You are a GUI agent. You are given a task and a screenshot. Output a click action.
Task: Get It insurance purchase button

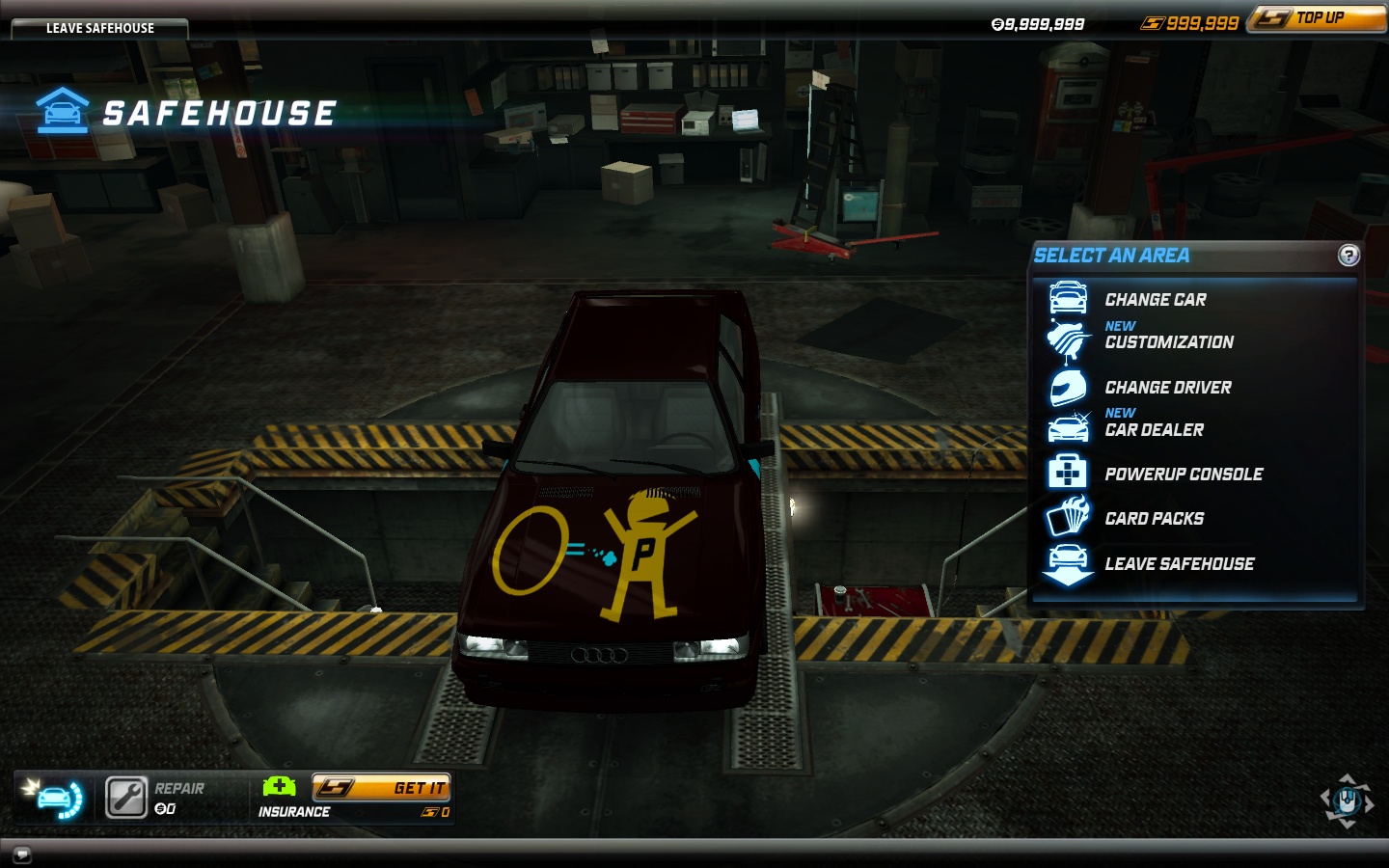382,788
